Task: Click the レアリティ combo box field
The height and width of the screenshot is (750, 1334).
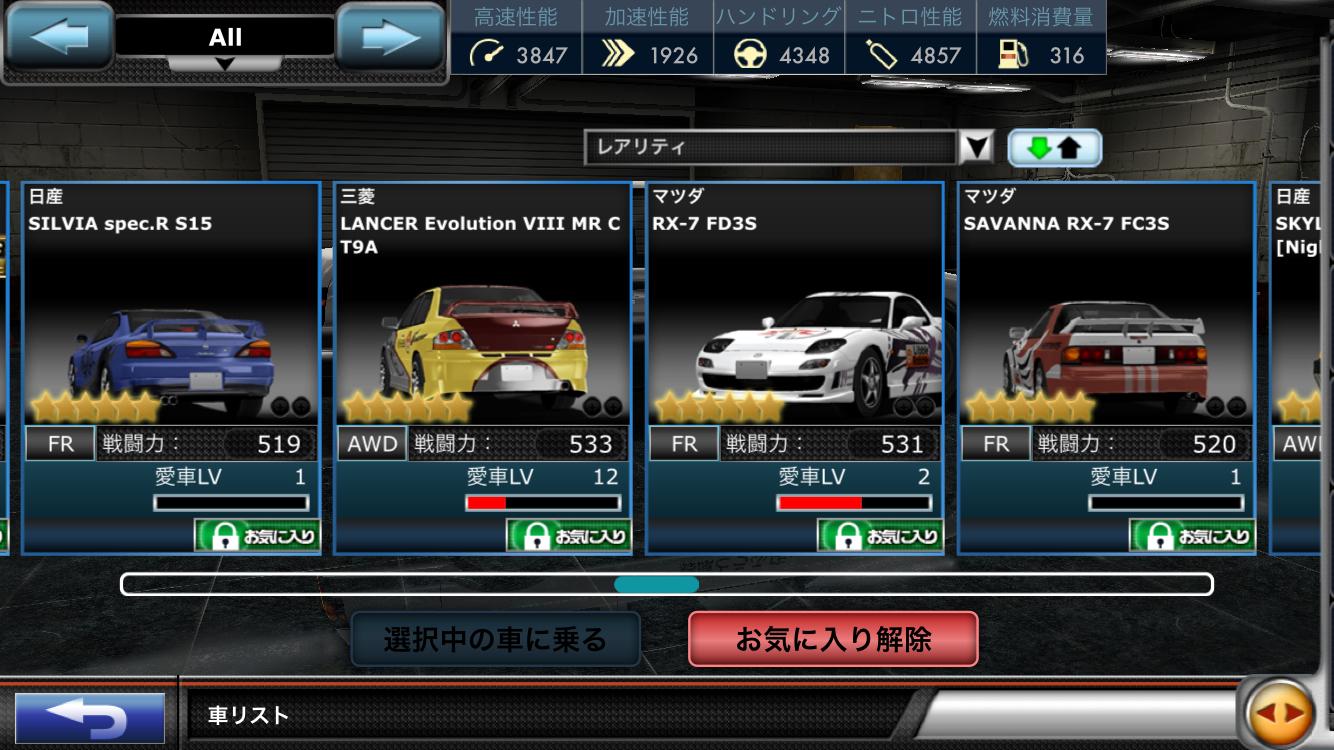Action: point(770,145)
